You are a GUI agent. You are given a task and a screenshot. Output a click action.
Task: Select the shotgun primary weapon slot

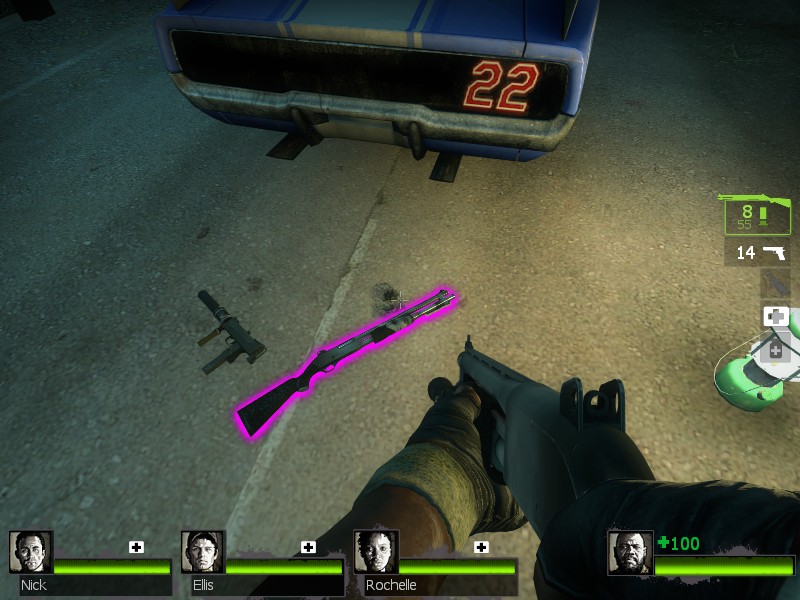click(x=757, y=213)
